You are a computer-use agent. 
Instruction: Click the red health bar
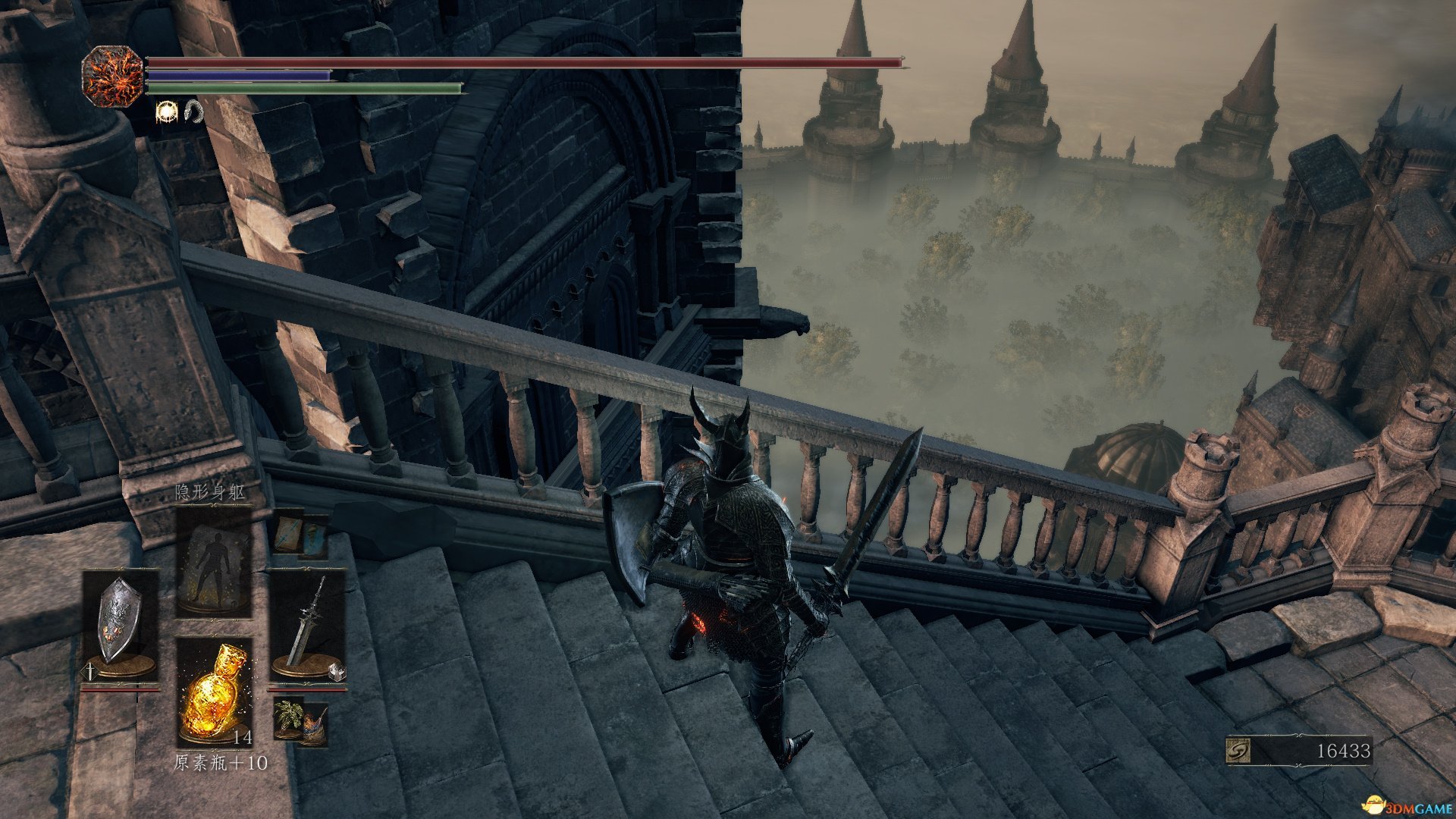tap(516, 63)
